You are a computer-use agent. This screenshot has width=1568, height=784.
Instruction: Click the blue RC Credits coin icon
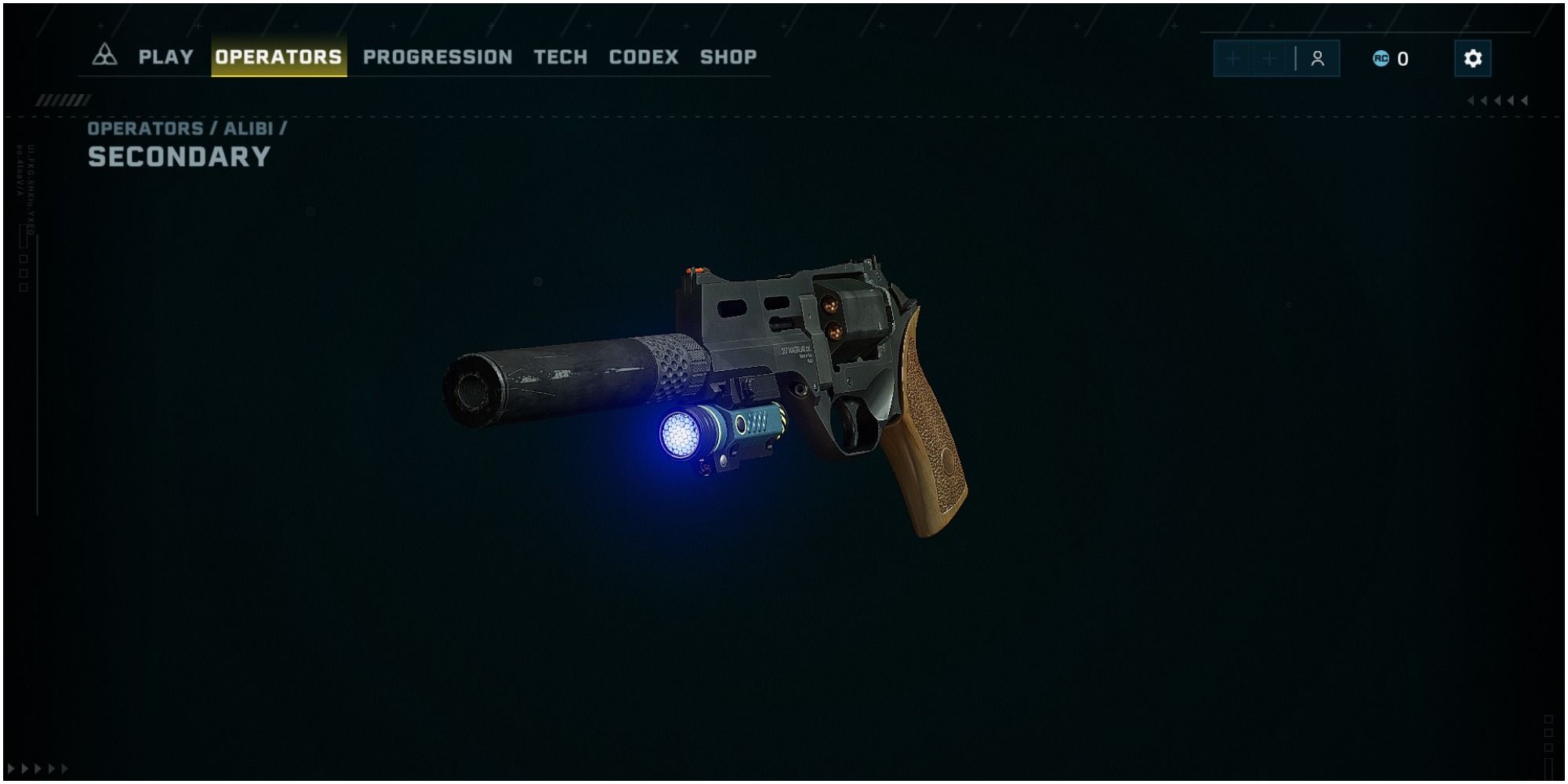(1381, 57)
